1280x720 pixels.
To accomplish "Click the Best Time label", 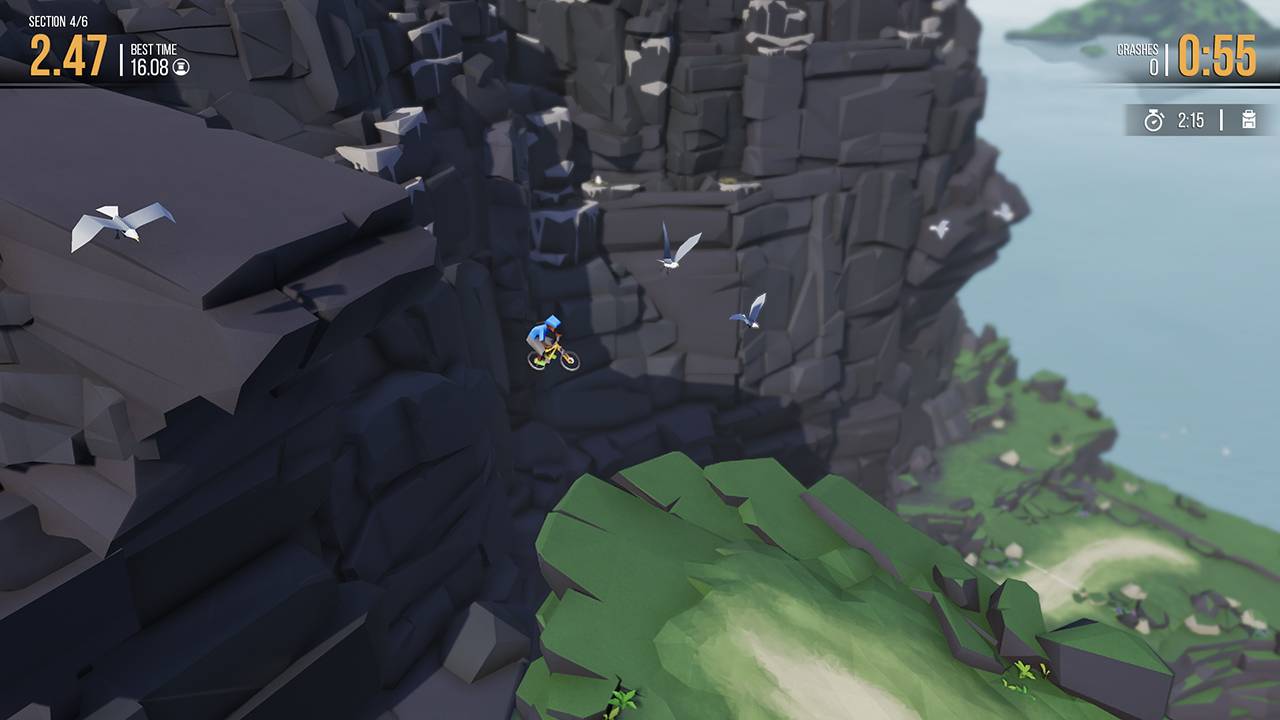I will (152, 48).
